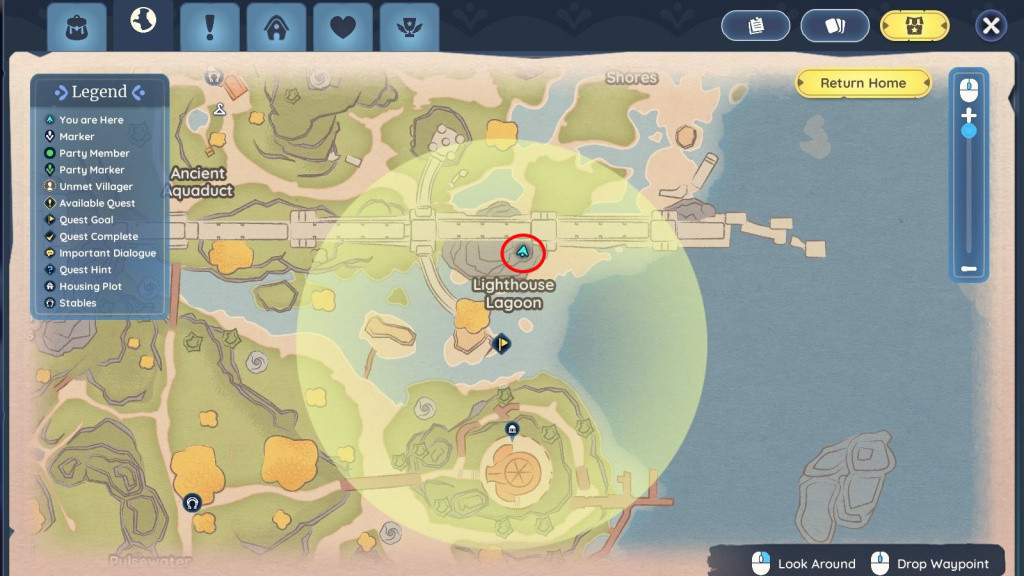Viewport: 1024px width, 576px height.
Task: Zoom in with the plus button
Action: coord(968,115)
